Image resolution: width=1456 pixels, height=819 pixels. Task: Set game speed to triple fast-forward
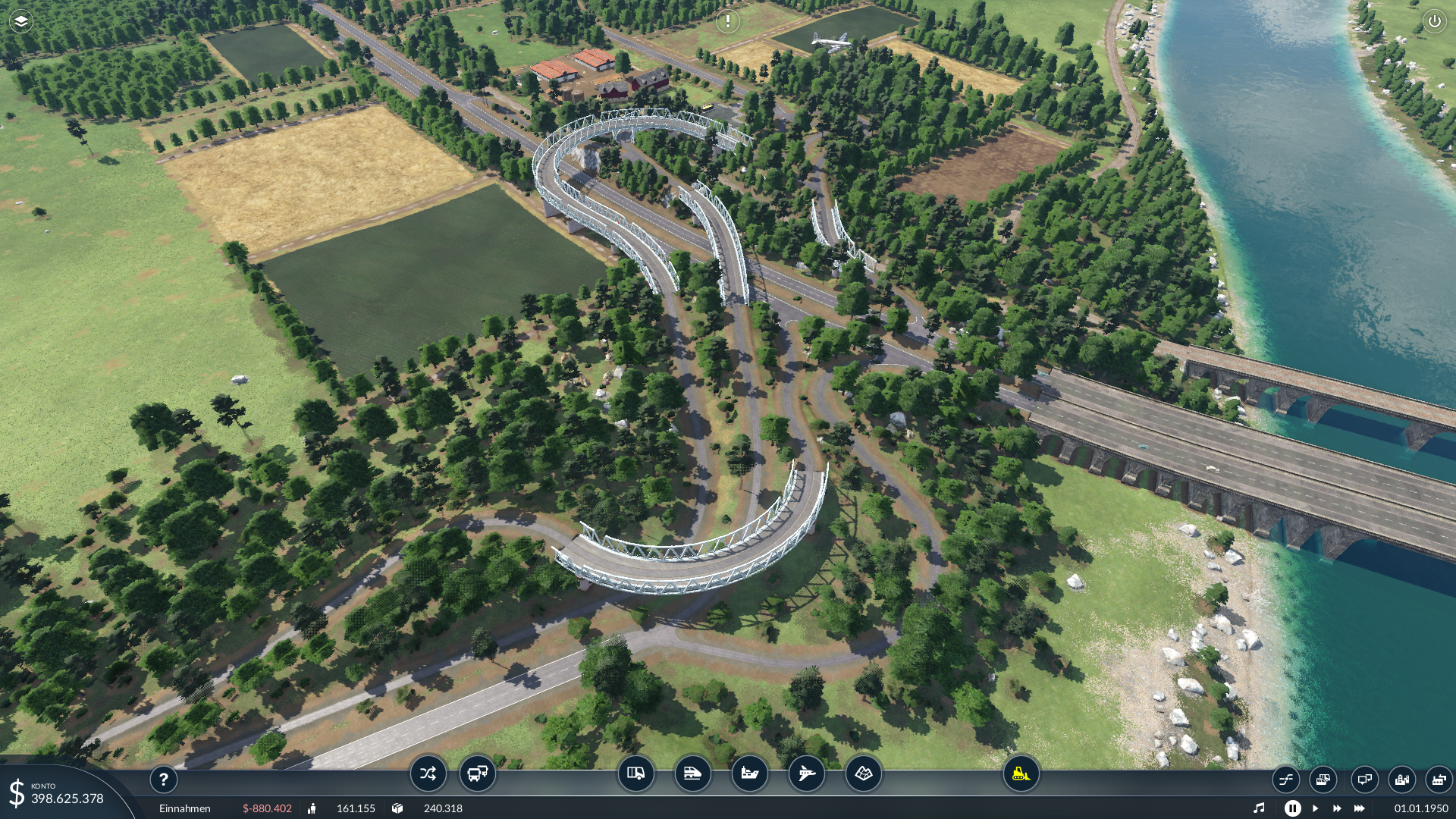1359,808
